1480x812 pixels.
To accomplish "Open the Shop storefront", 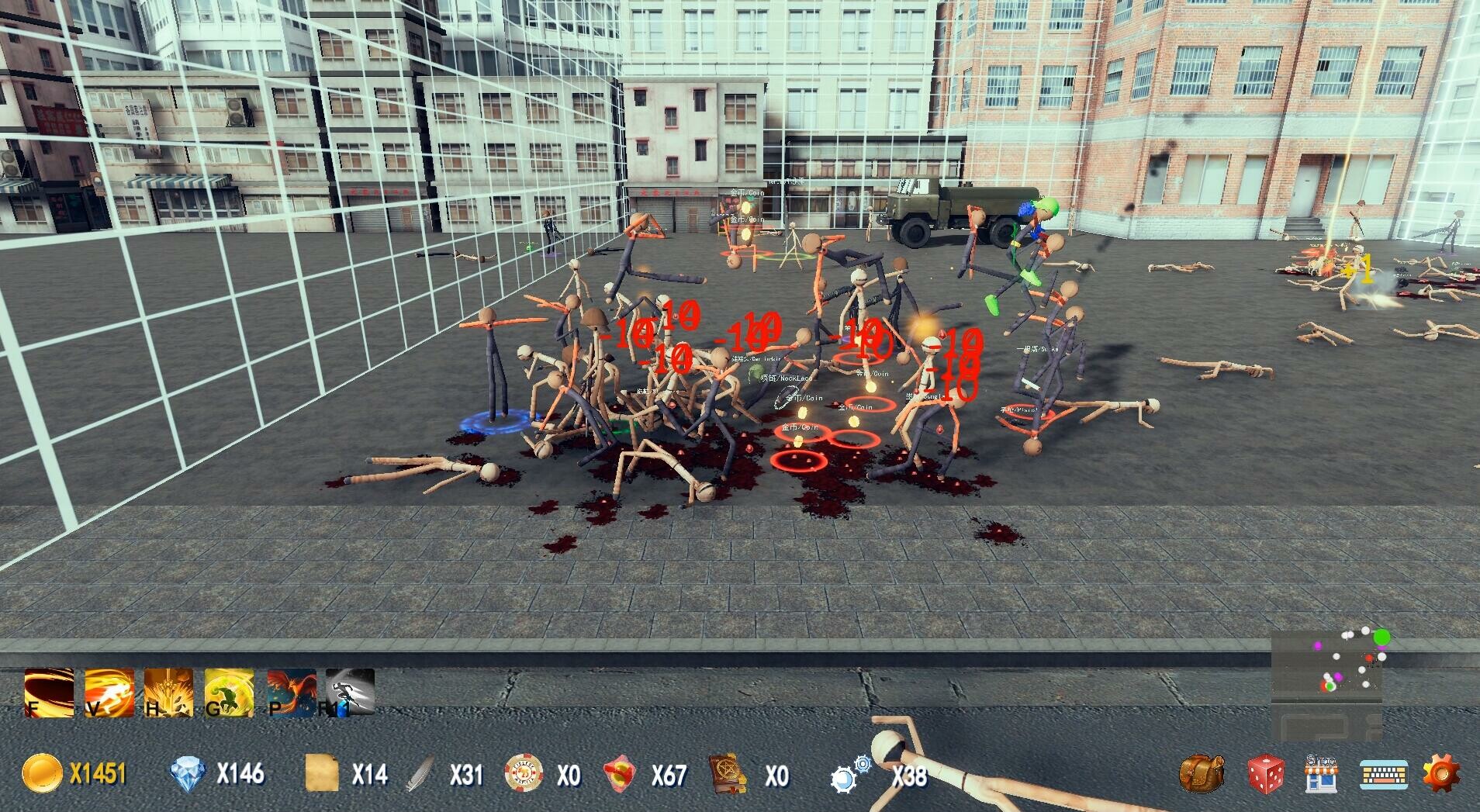I will tap(1322, 772).
